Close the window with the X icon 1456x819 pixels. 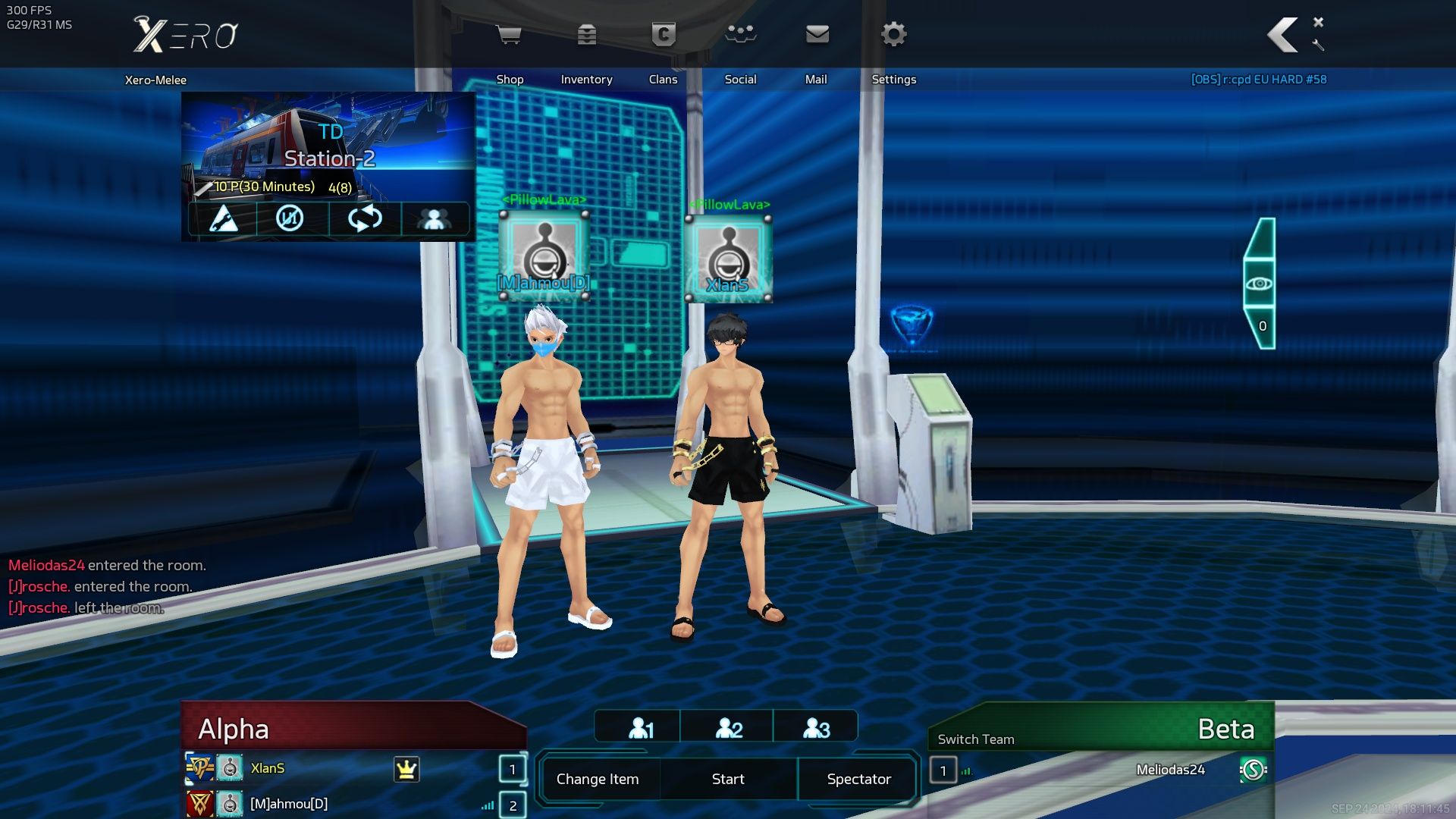point(1318,22)
